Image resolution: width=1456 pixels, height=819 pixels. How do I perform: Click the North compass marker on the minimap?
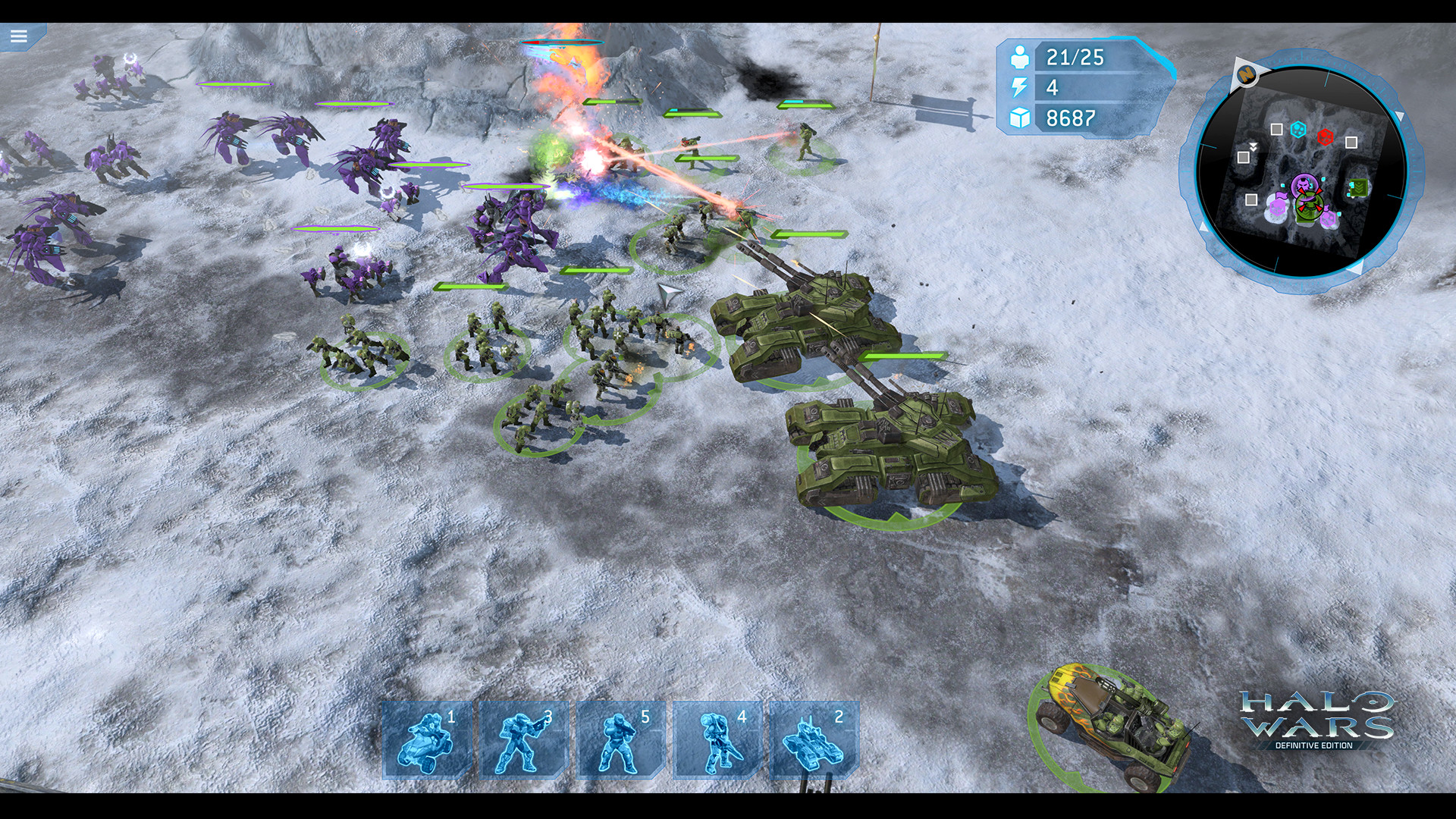tap(1247, 74)
